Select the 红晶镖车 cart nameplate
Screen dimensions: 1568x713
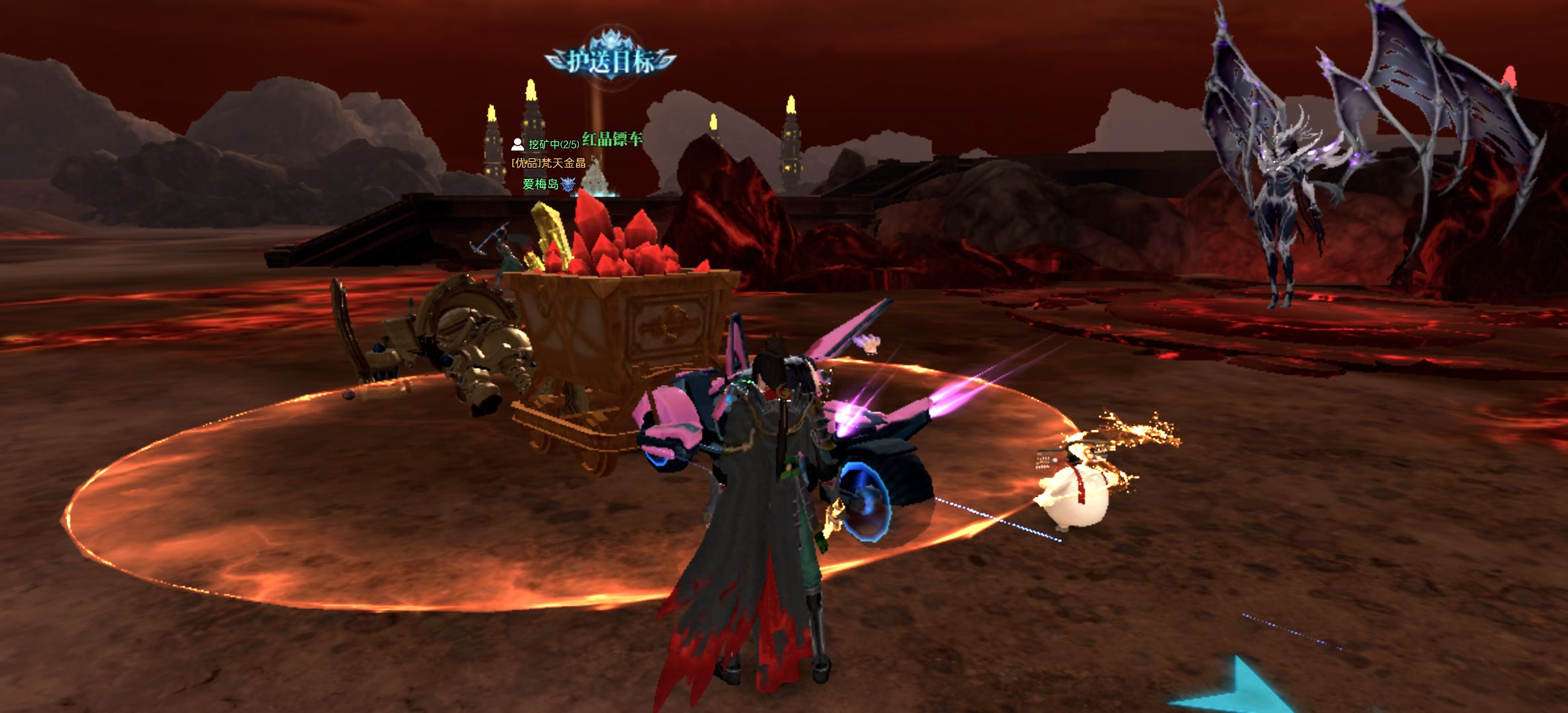pos(612,139)
